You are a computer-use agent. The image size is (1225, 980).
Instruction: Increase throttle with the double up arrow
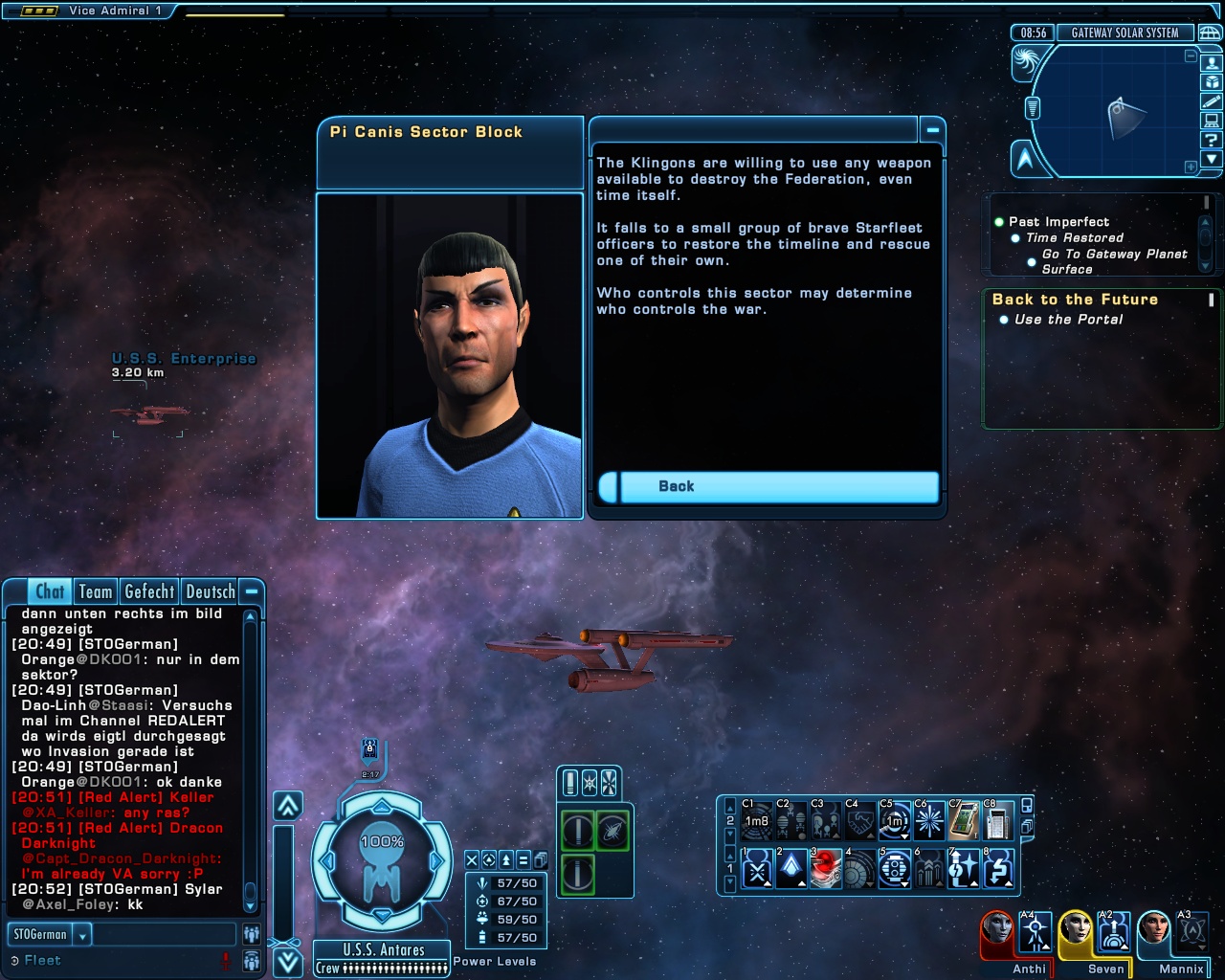(288, 806)
